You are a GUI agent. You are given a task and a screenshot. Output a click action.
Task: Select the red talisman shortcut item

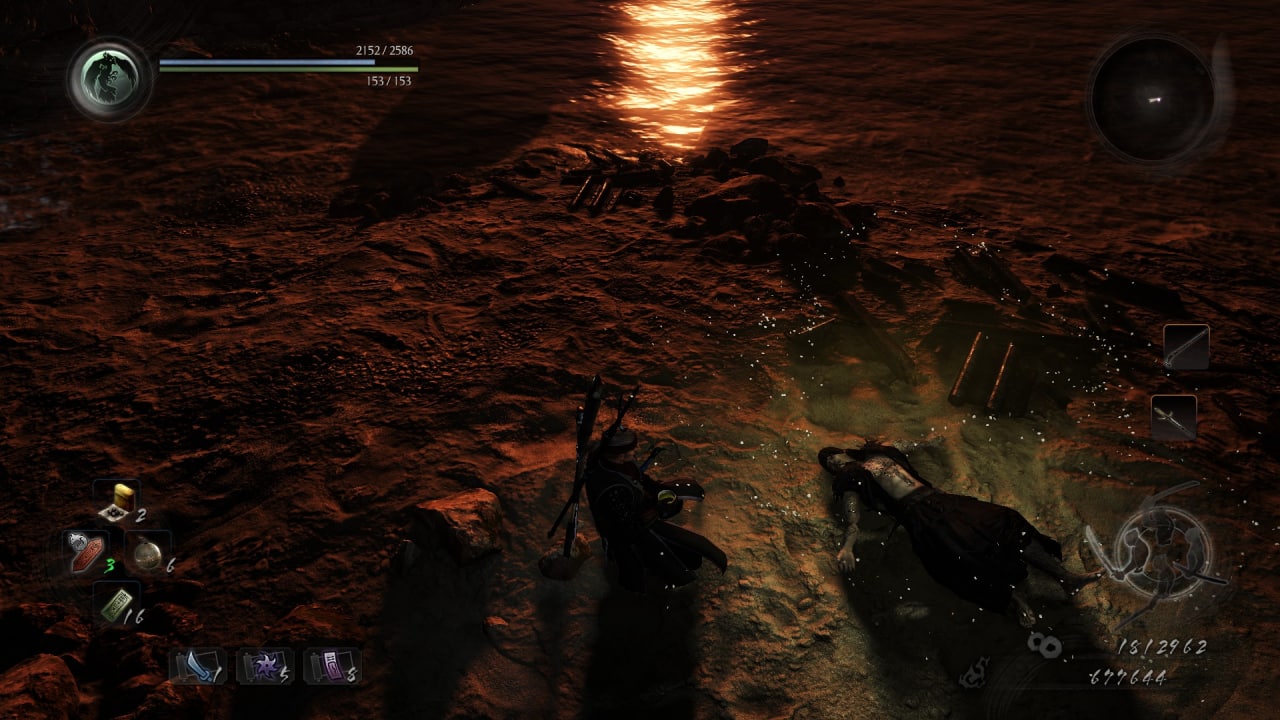click(87, 553)
